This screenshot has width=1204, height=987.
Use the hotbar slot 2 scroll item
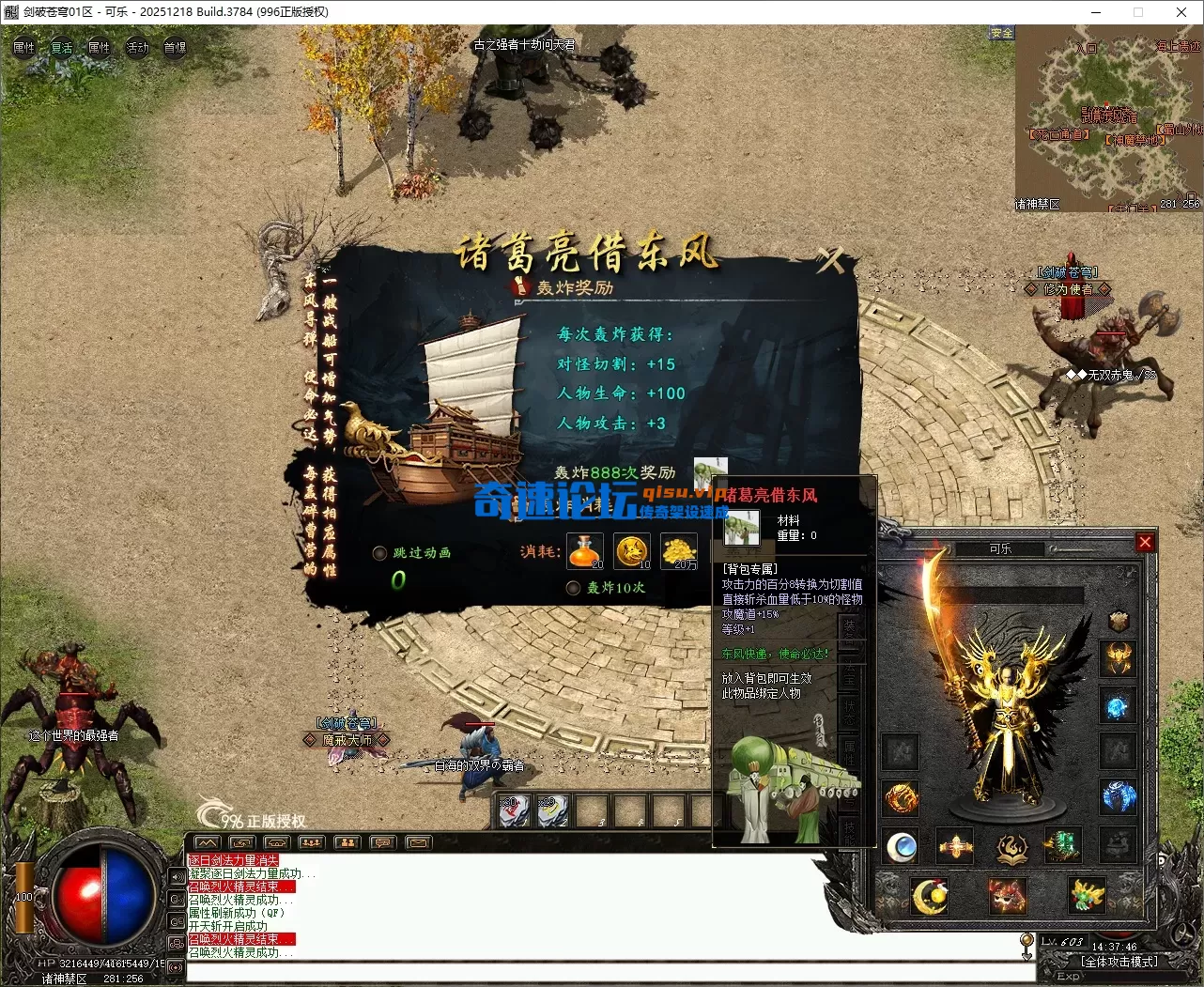[552, 811]
